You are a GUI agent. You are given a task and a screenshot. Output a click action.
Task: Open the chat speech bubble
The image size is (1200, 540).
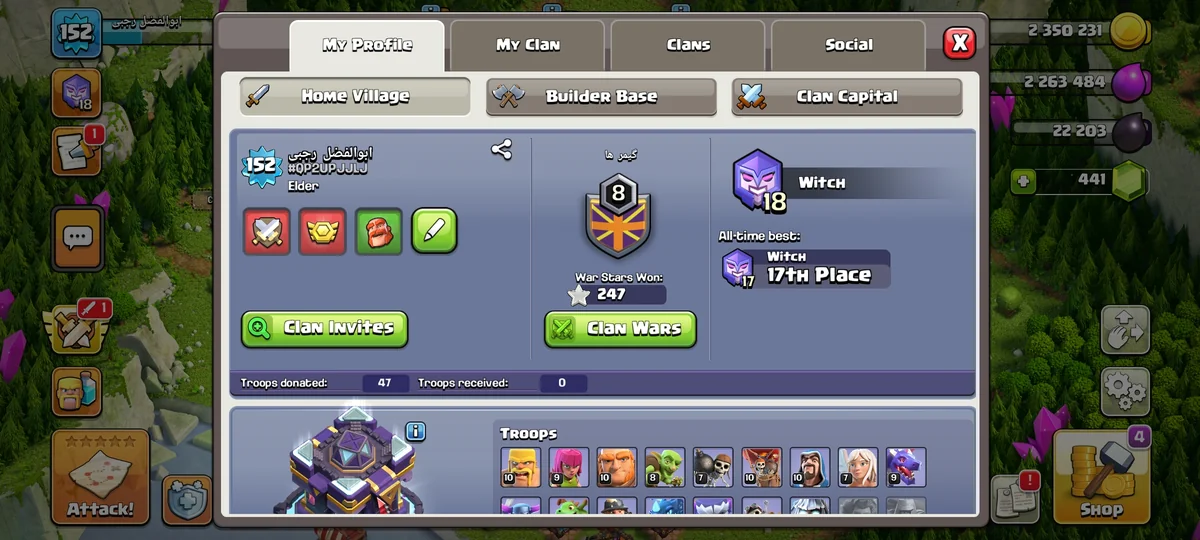[x=77, y=238]
